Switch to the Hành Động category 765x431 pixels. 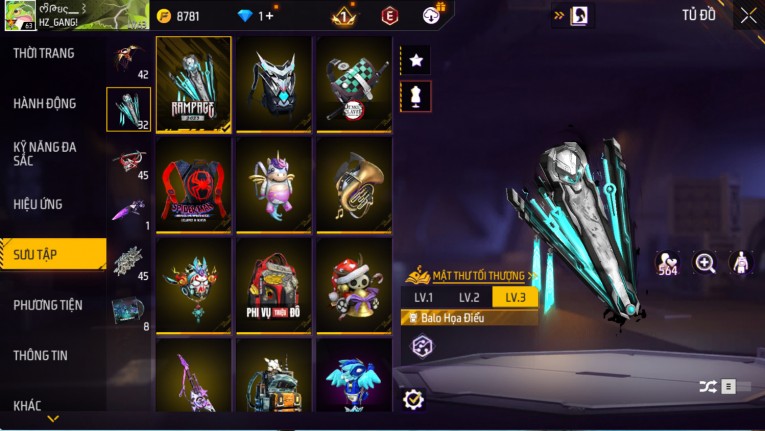tap(45, 103)
